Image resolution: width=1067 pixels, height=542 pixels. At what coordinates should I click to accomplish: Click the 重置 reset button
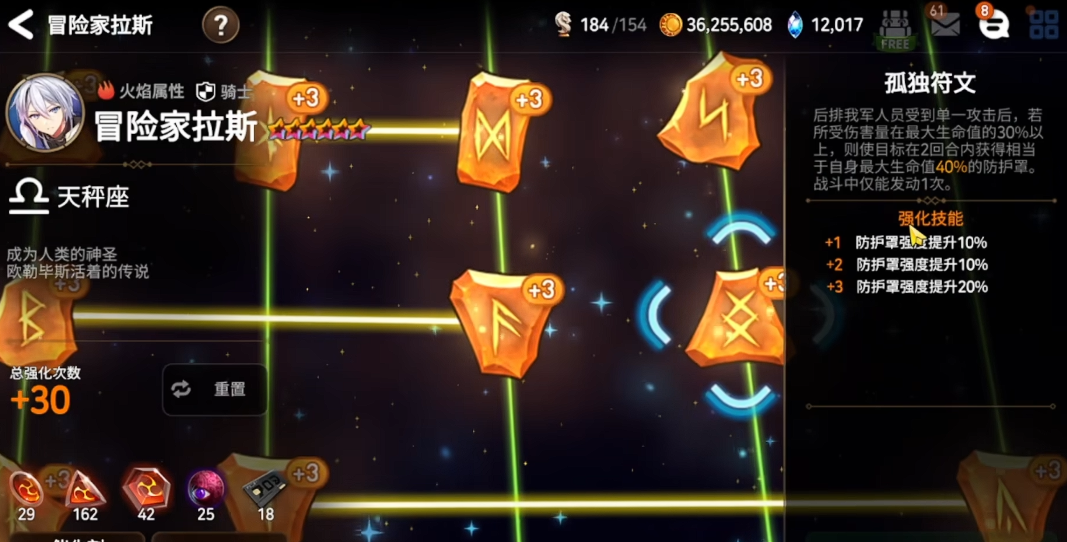point(215,389)
